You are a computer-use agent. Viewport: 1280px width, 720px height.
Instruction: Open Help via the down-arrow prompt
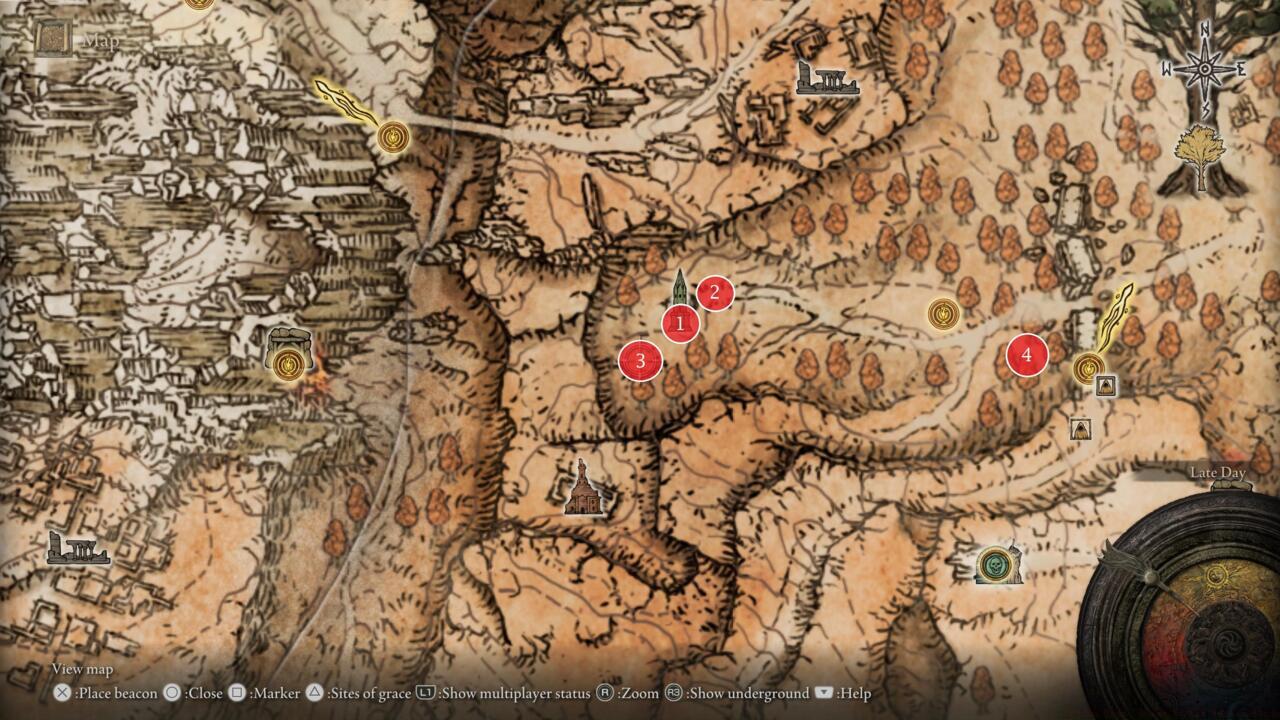(843, 692)
